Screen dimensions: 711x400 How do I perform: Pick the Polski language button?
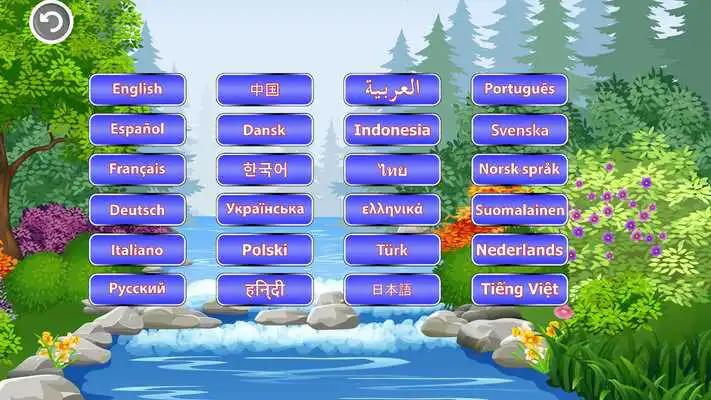[265, 250]
